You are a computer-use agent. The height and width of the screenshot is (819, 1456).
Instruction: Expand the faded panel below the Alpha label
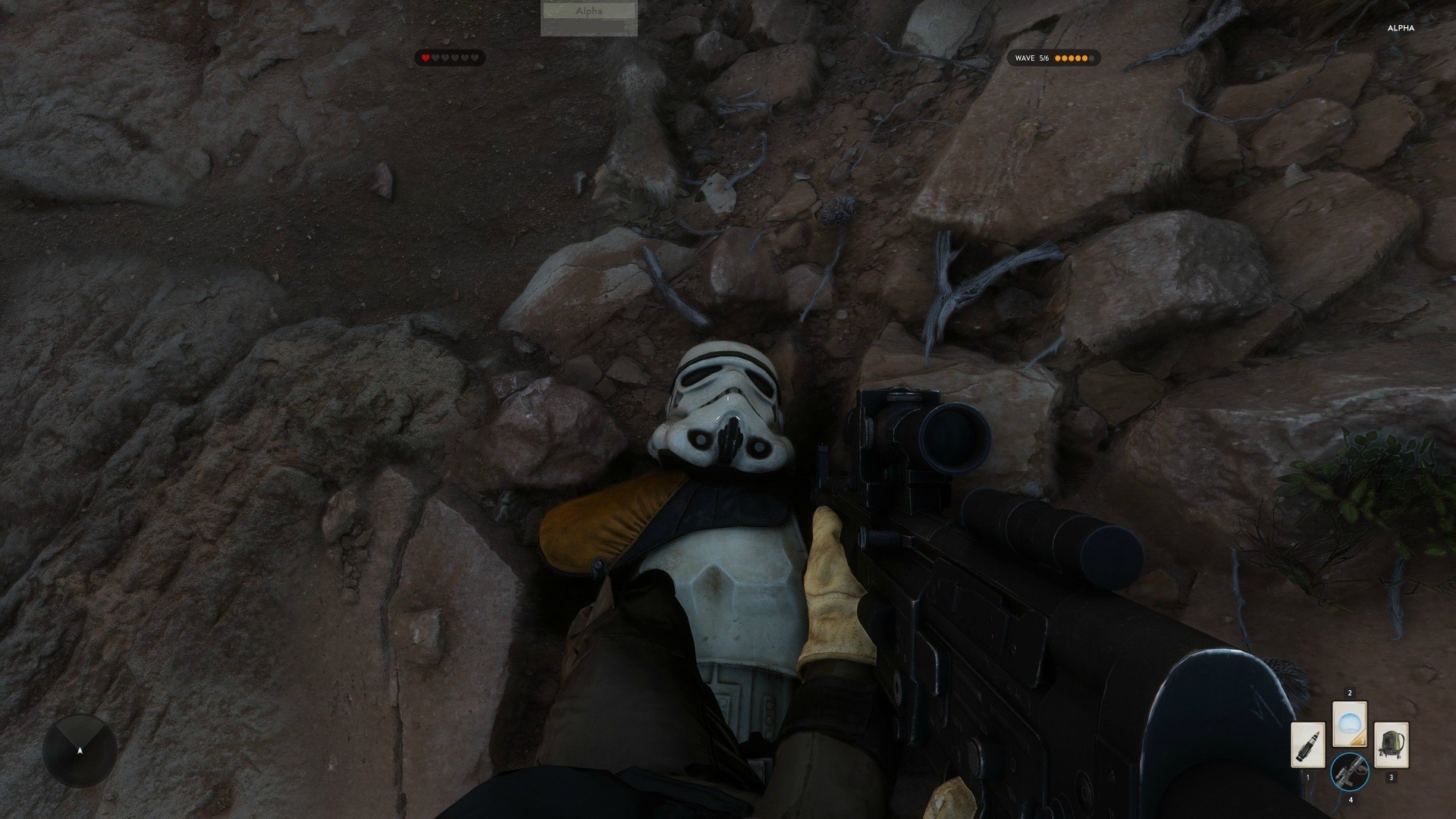coord(589,29)
